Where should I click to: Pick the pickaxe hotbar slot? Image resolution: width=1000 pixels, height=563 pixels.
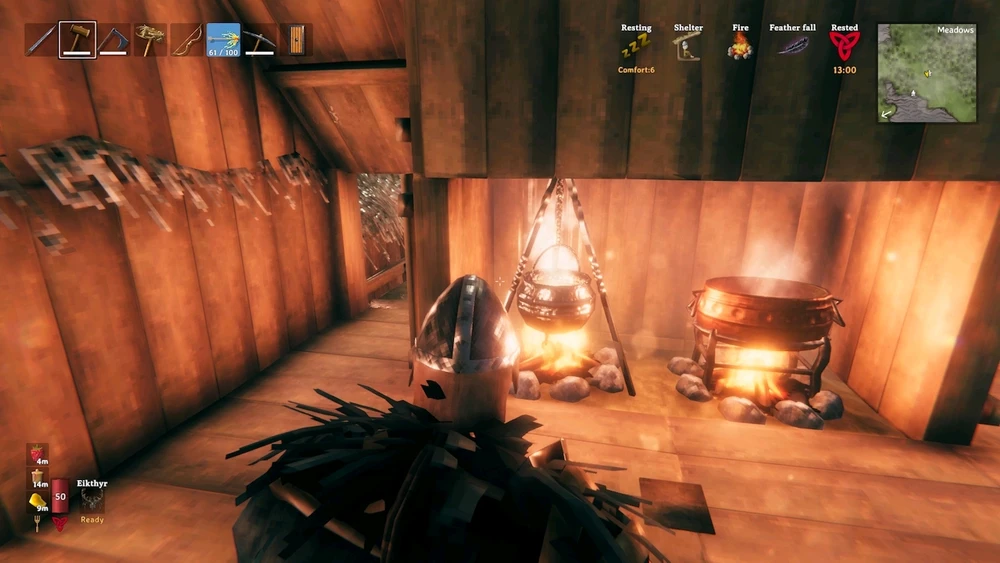coord(259,40)
